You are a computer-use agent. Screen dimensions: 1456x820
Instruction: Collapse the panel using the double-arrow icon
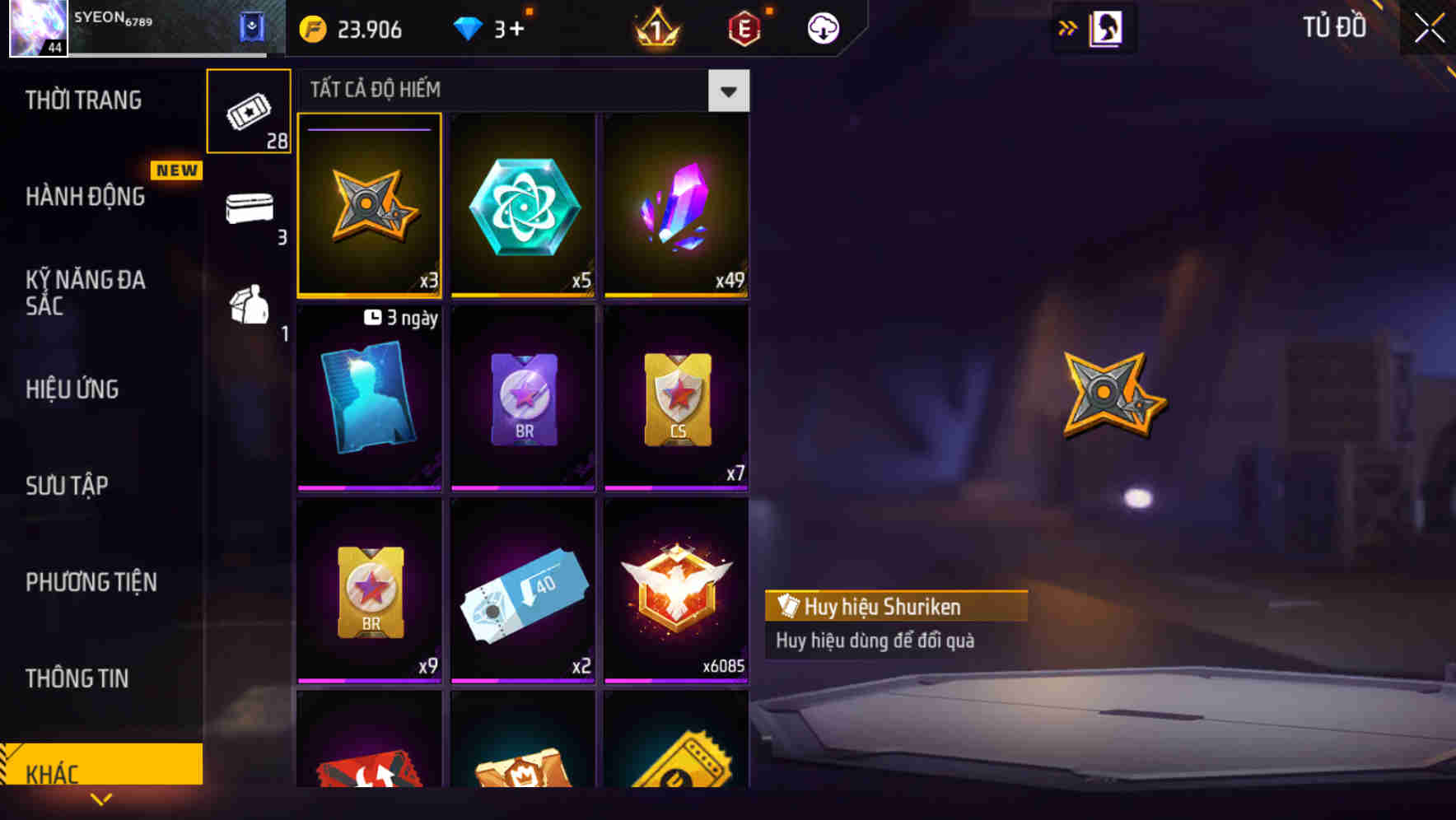[1068, 26]
